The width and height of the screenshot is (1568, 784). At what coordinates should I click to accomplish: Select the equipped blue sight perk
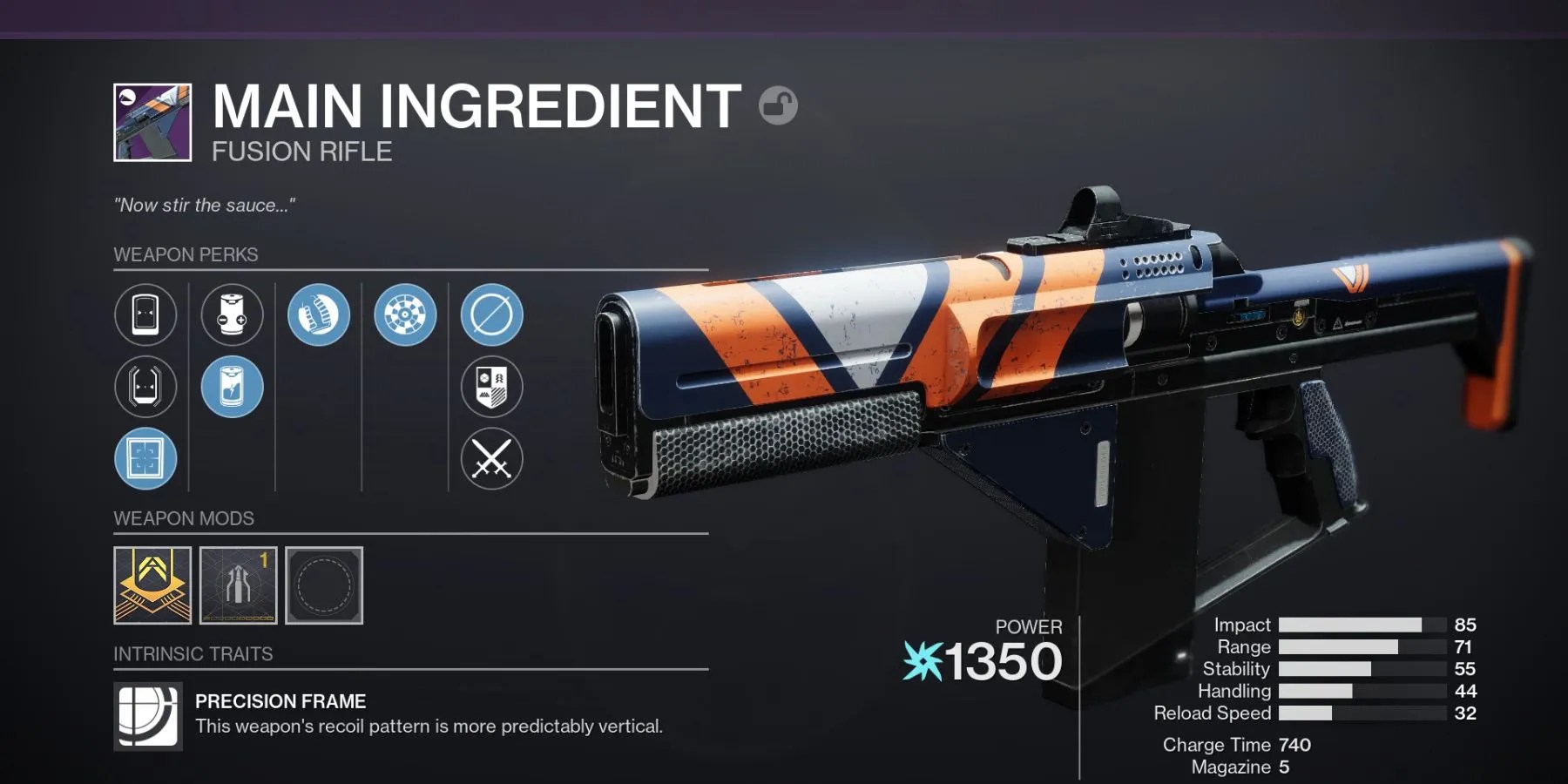tap(146, 459)
